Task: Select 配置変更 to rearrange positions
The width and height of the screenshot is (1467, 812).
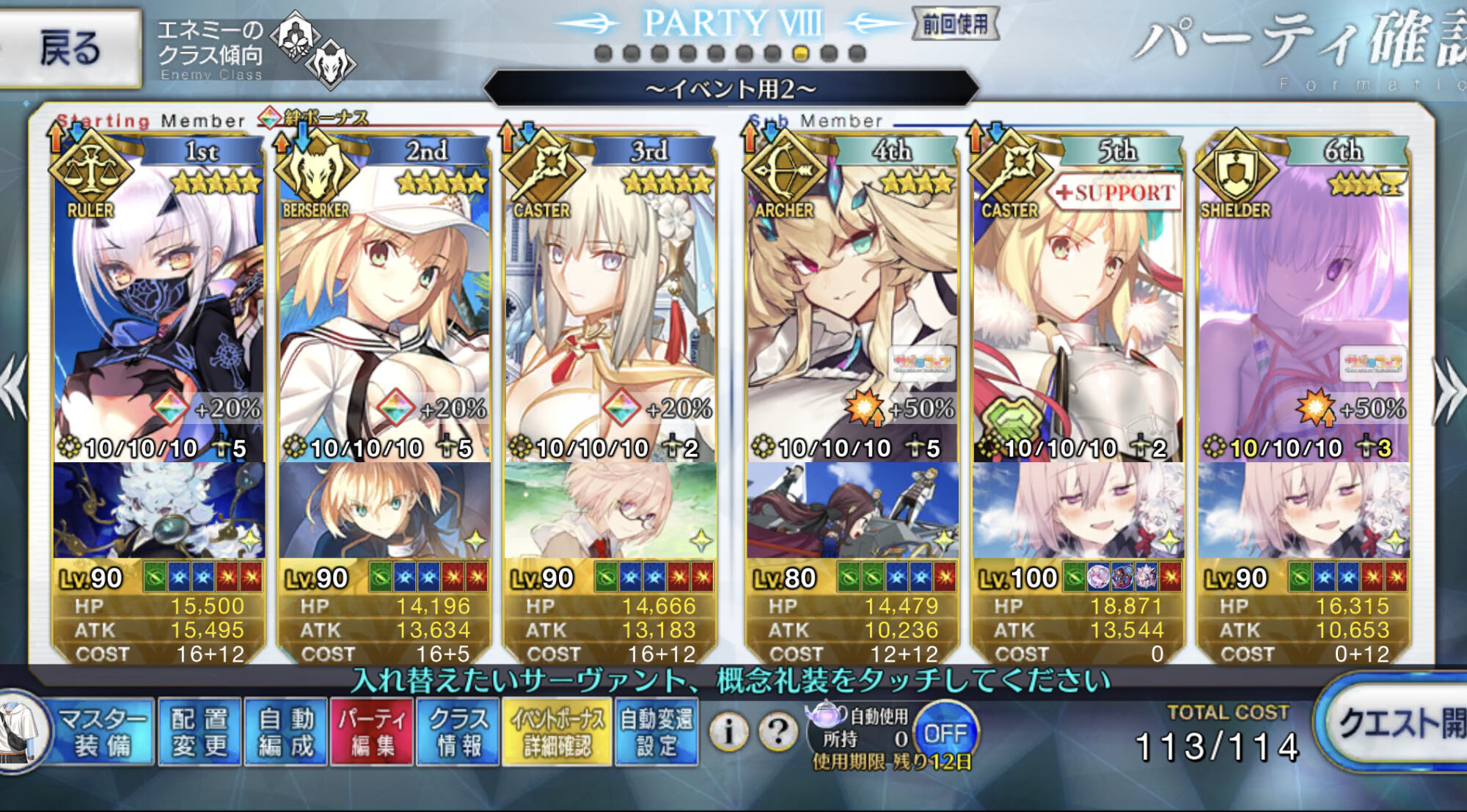Action: 200,732
